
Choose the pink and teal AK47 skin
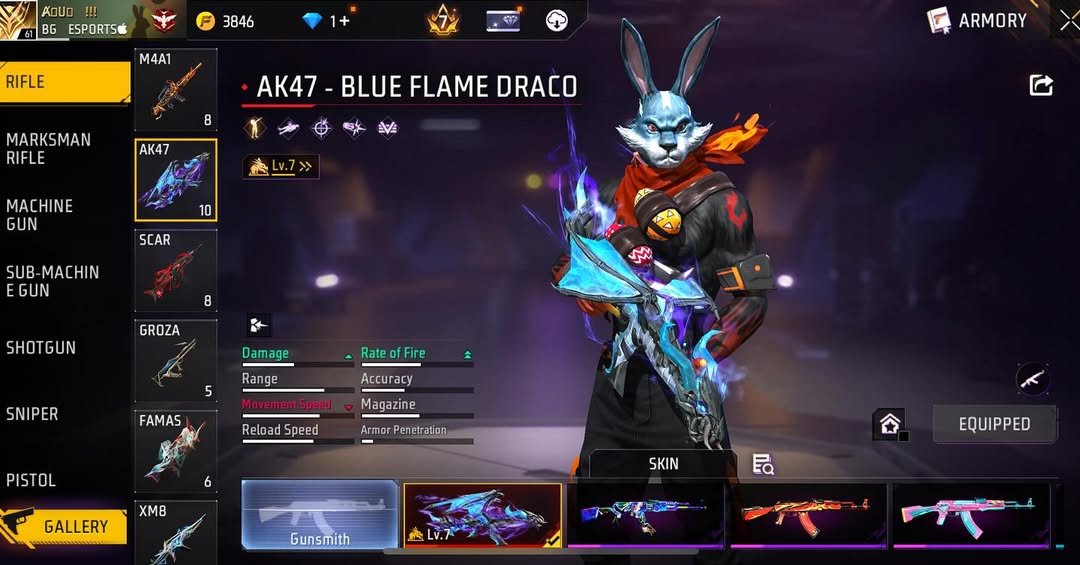[971, 514]
